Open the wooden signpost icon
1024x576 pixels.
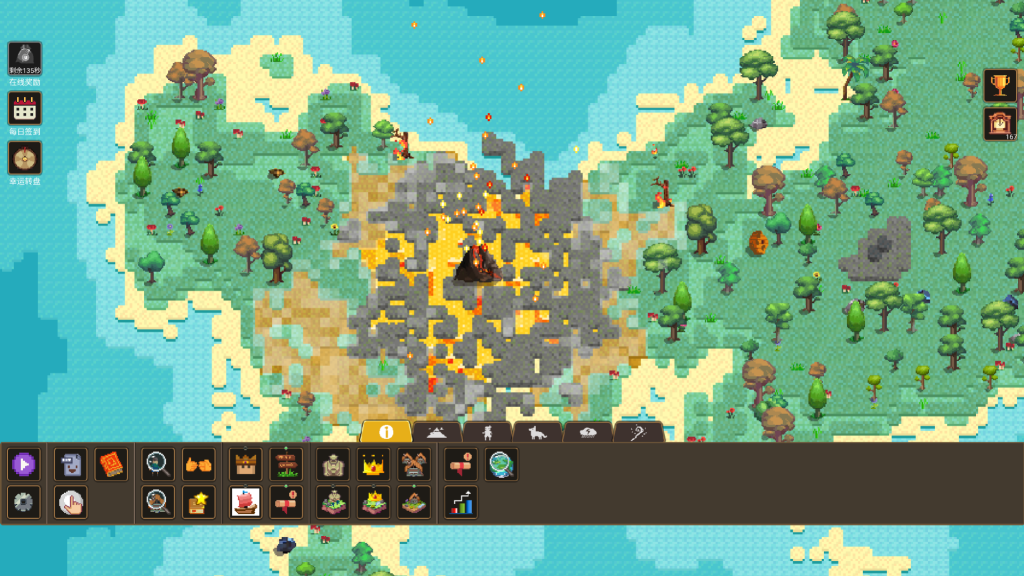[287, 464]
